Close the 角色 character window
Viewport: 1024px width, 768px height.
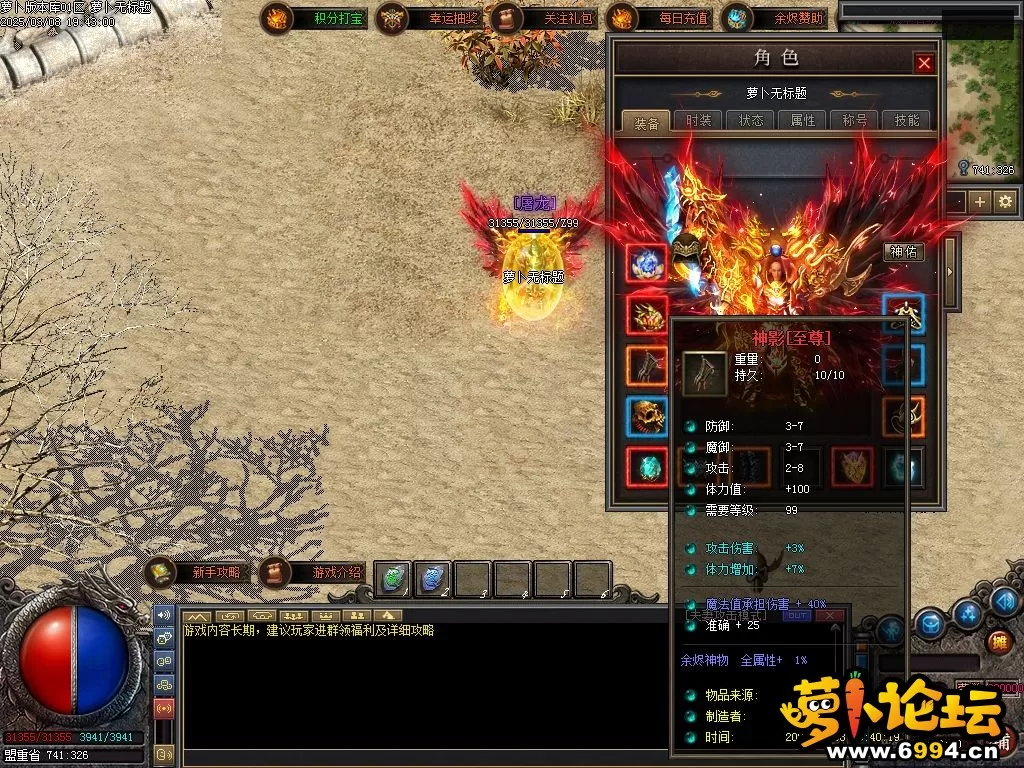pos(924,63)
